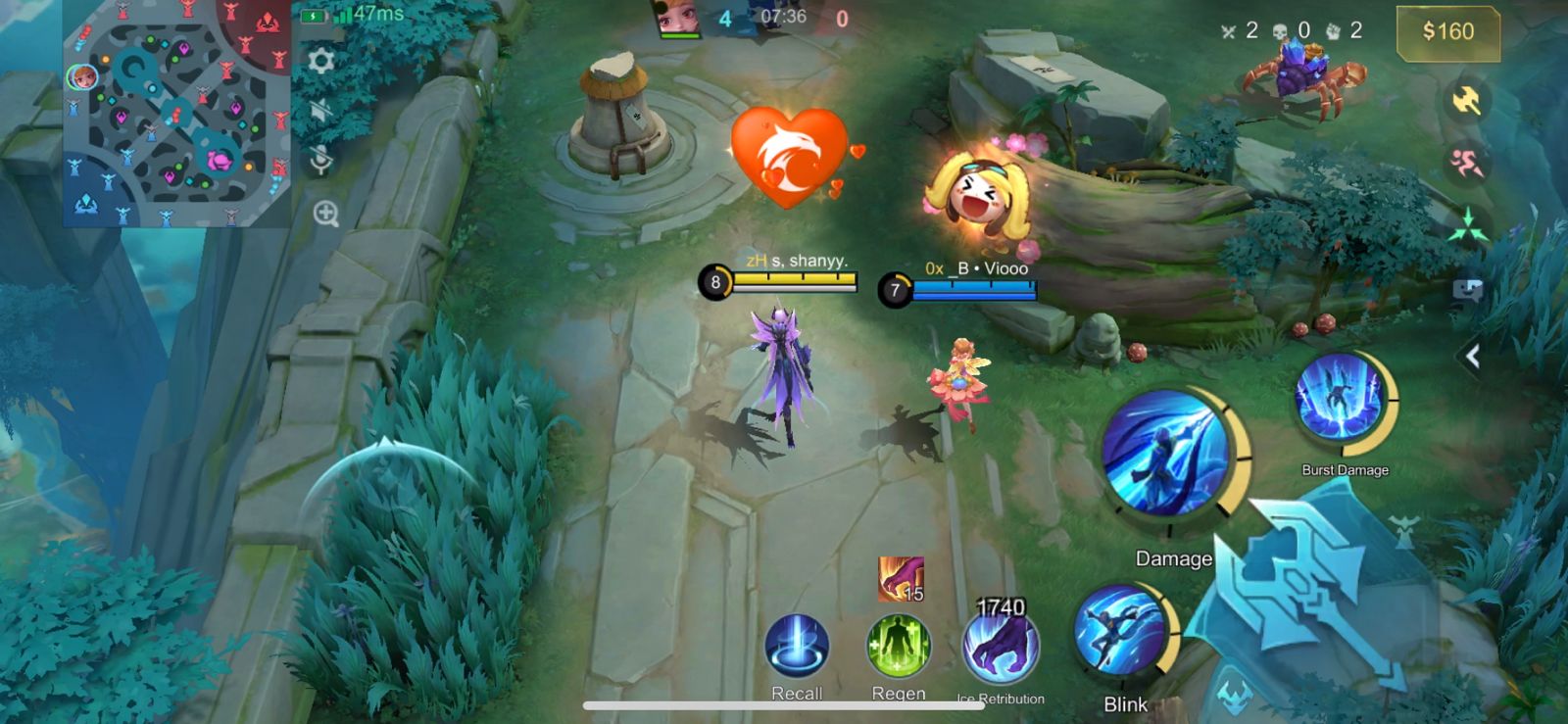Send the red running-figure retreat signal
The height and width of the screenshot is (724, 1568).
click(x=1466, y=164)
